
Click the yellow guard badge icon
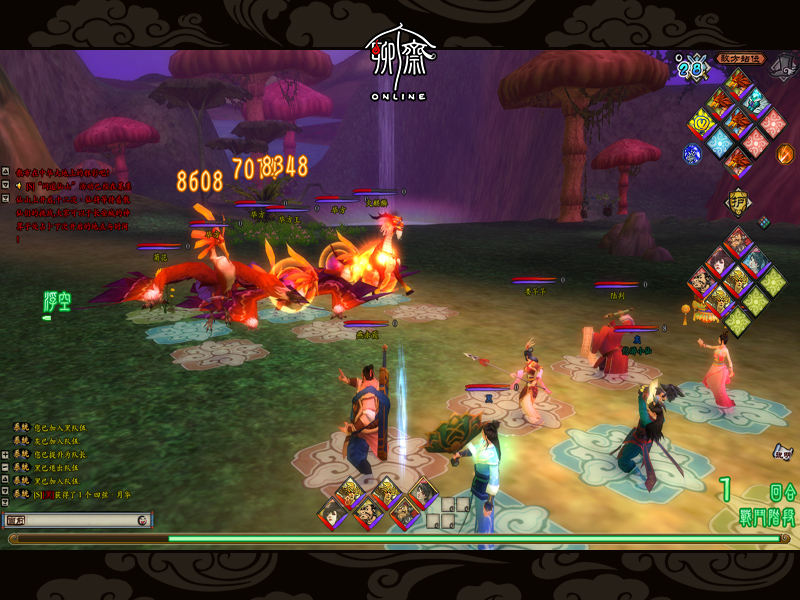tap(738, 200)
